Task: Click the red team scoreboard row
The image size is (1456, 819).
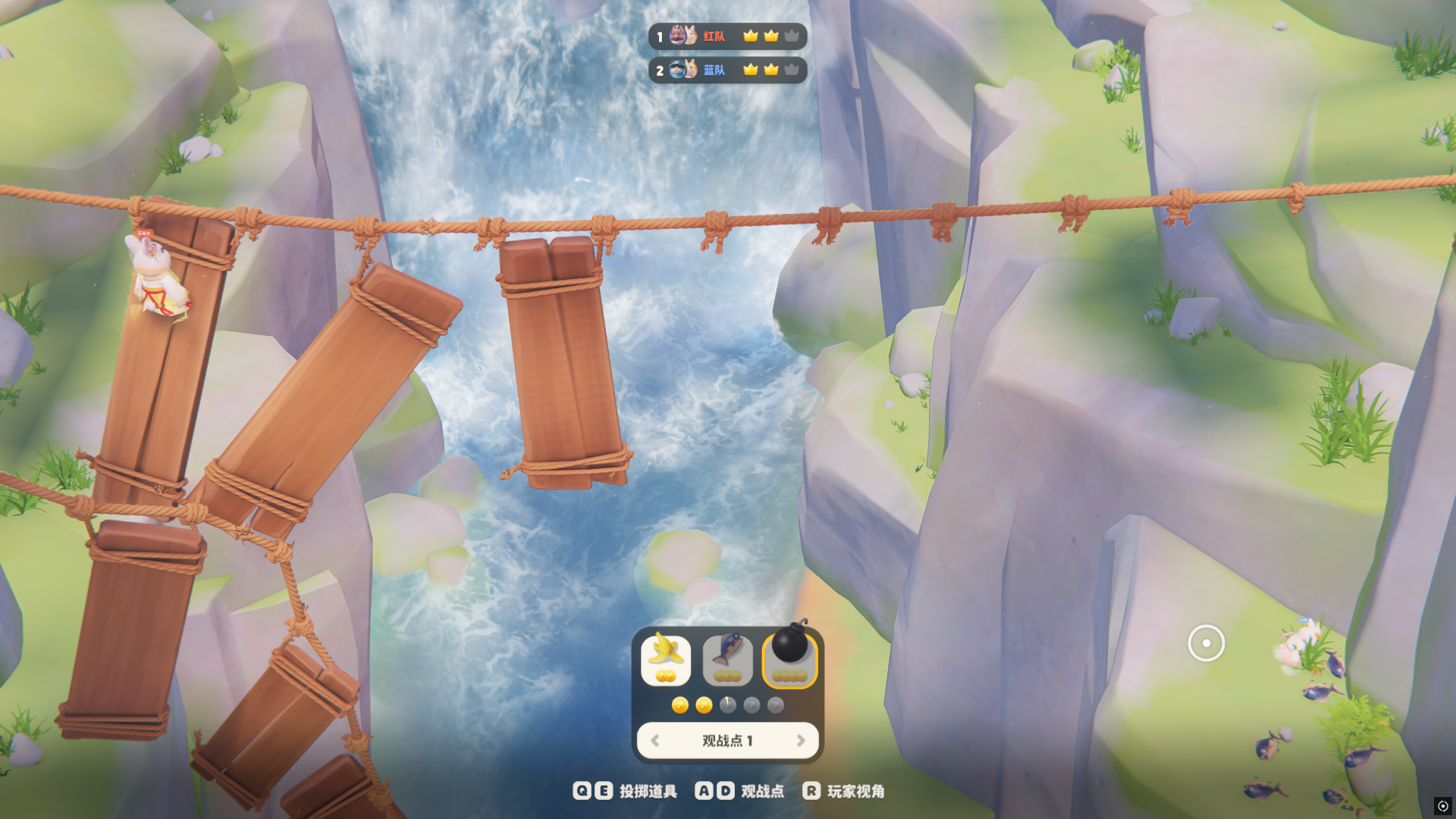Action: pos(727,36)
